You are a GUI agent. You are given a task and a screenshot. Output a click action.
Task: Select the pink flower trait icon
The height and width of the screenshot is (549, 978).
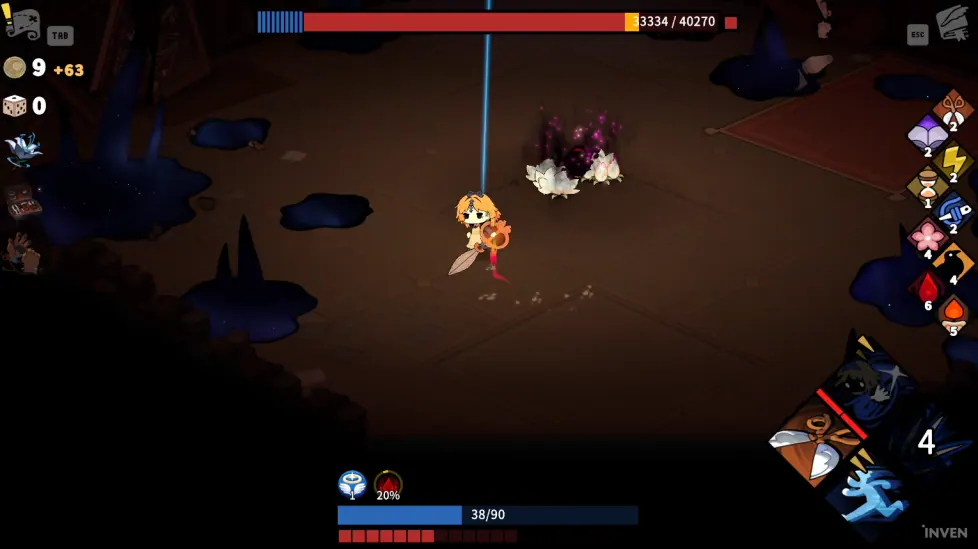[x=927, y=237]
